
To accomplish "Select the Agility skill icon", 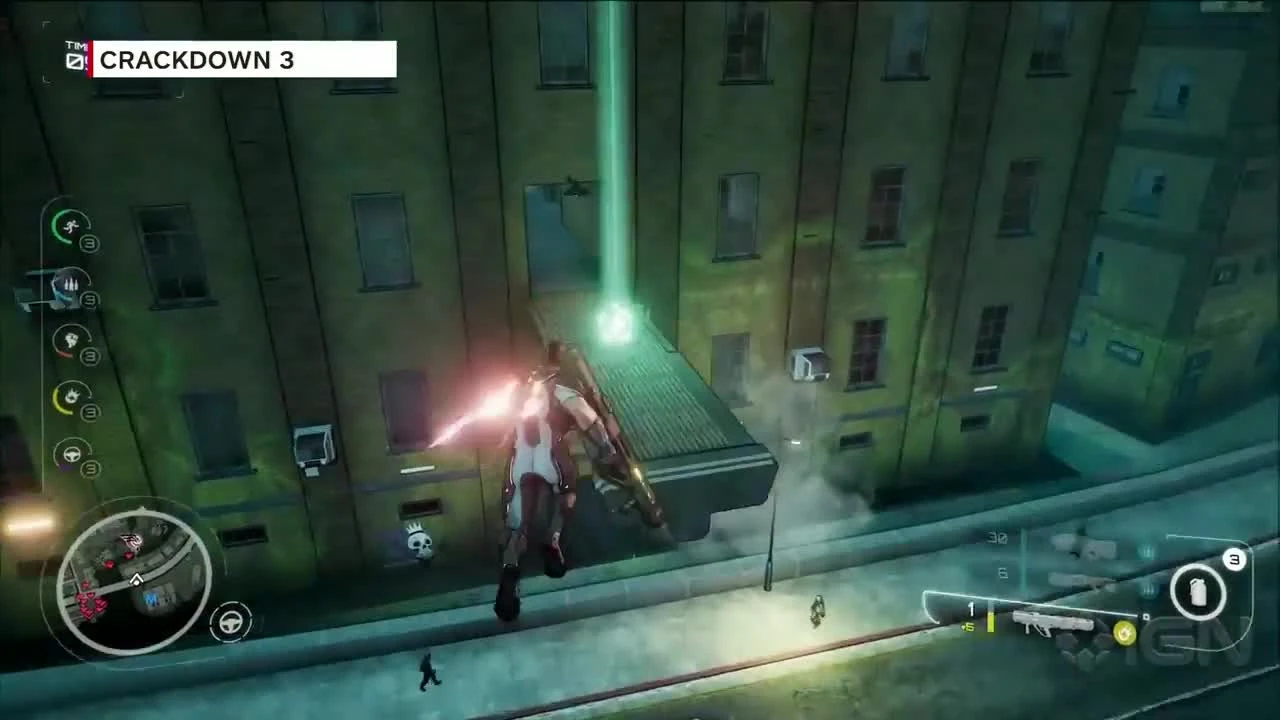I will pos(70,228).
